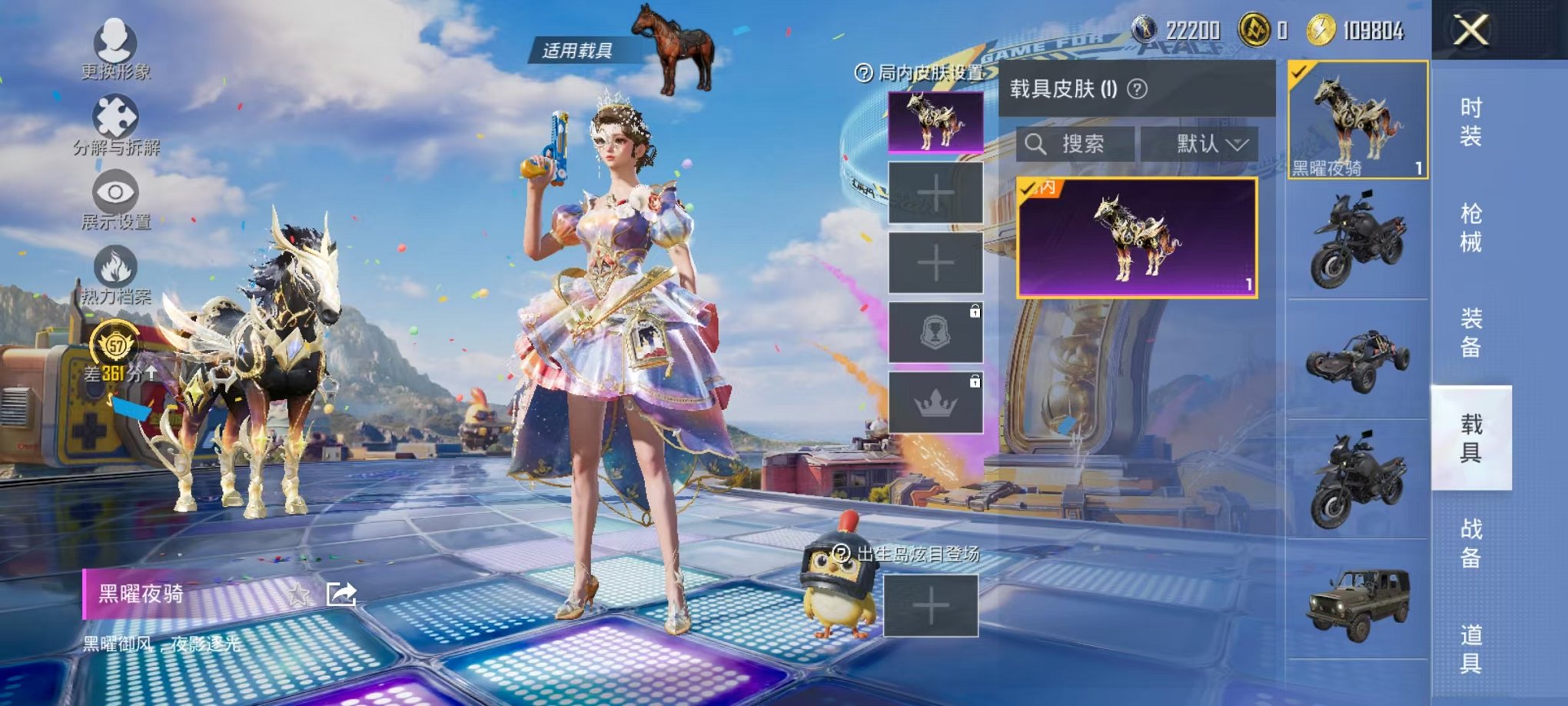The height and width of the screenshot is (706, 1568).
Task: Open the 热力档案 profile icon
Action: (114, 265)
